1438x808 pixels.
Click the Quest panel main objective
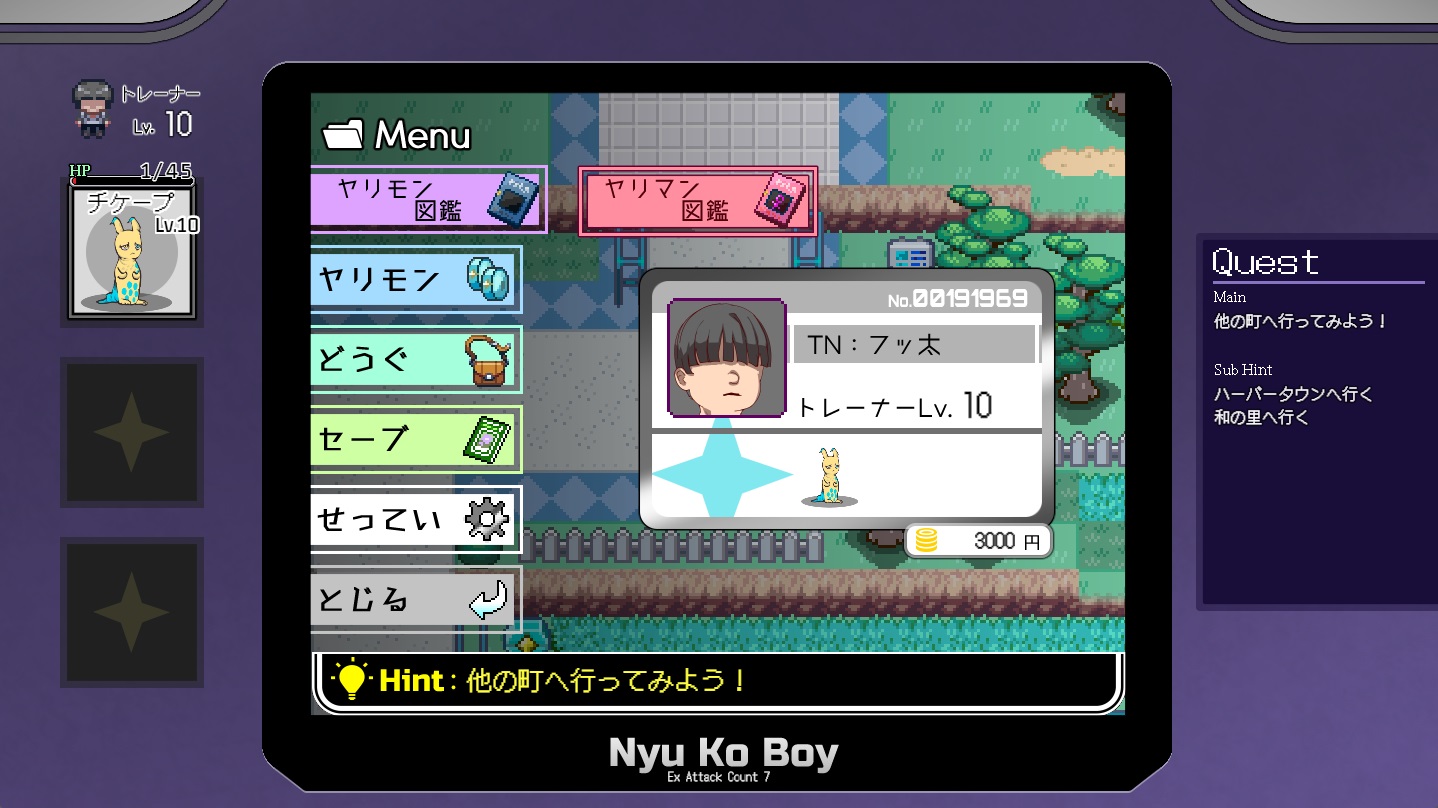(x=1300, y=322)
